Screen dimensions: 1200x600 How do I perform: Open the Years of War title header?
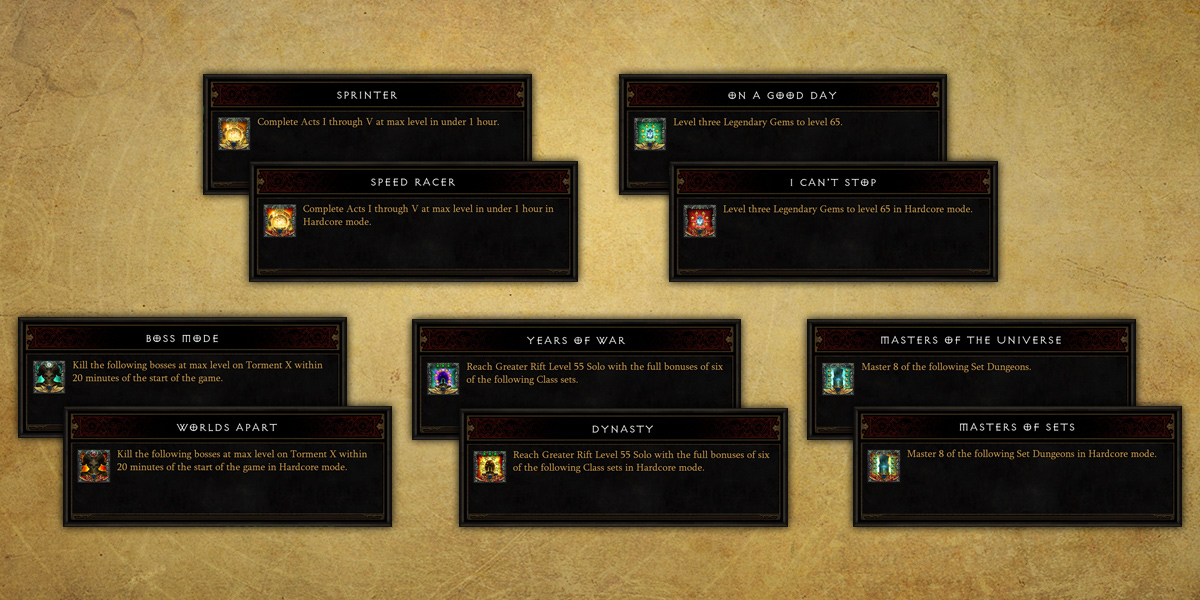coord(576,340)
